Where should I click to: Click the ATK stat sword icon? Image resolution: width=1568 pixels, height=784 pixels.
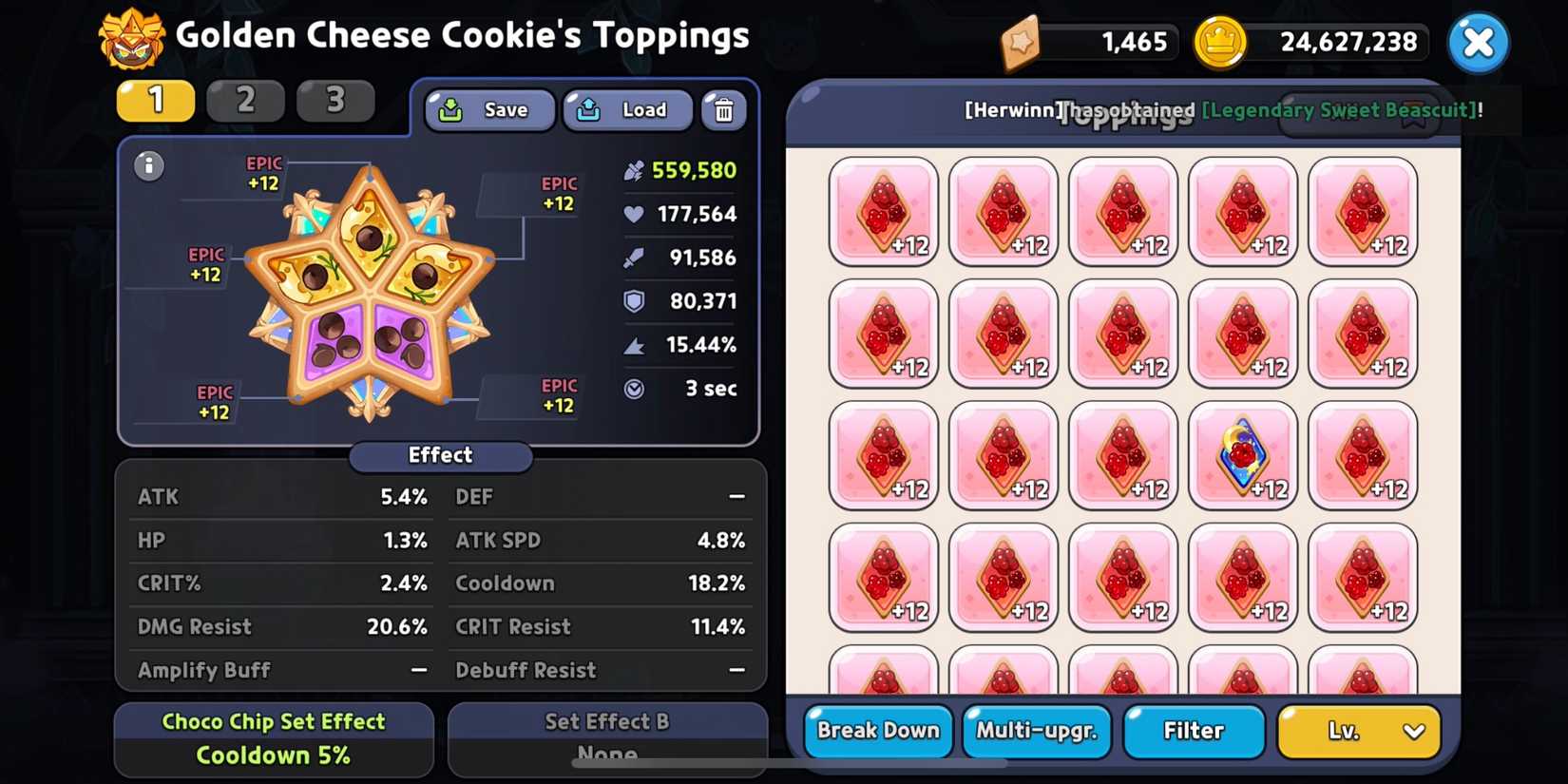pos(634,258)
